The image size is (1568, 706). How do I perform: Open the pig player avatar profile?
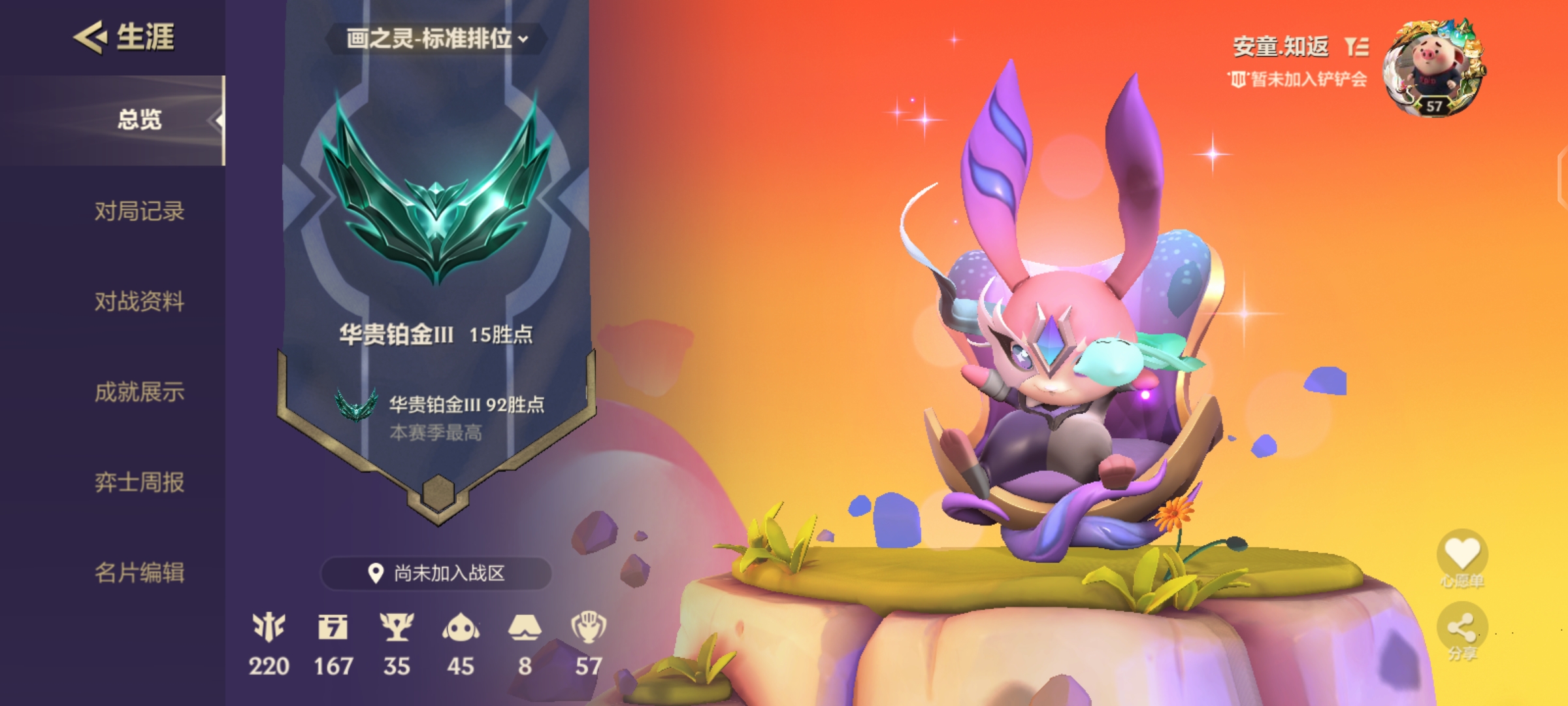click(1434, 69)
